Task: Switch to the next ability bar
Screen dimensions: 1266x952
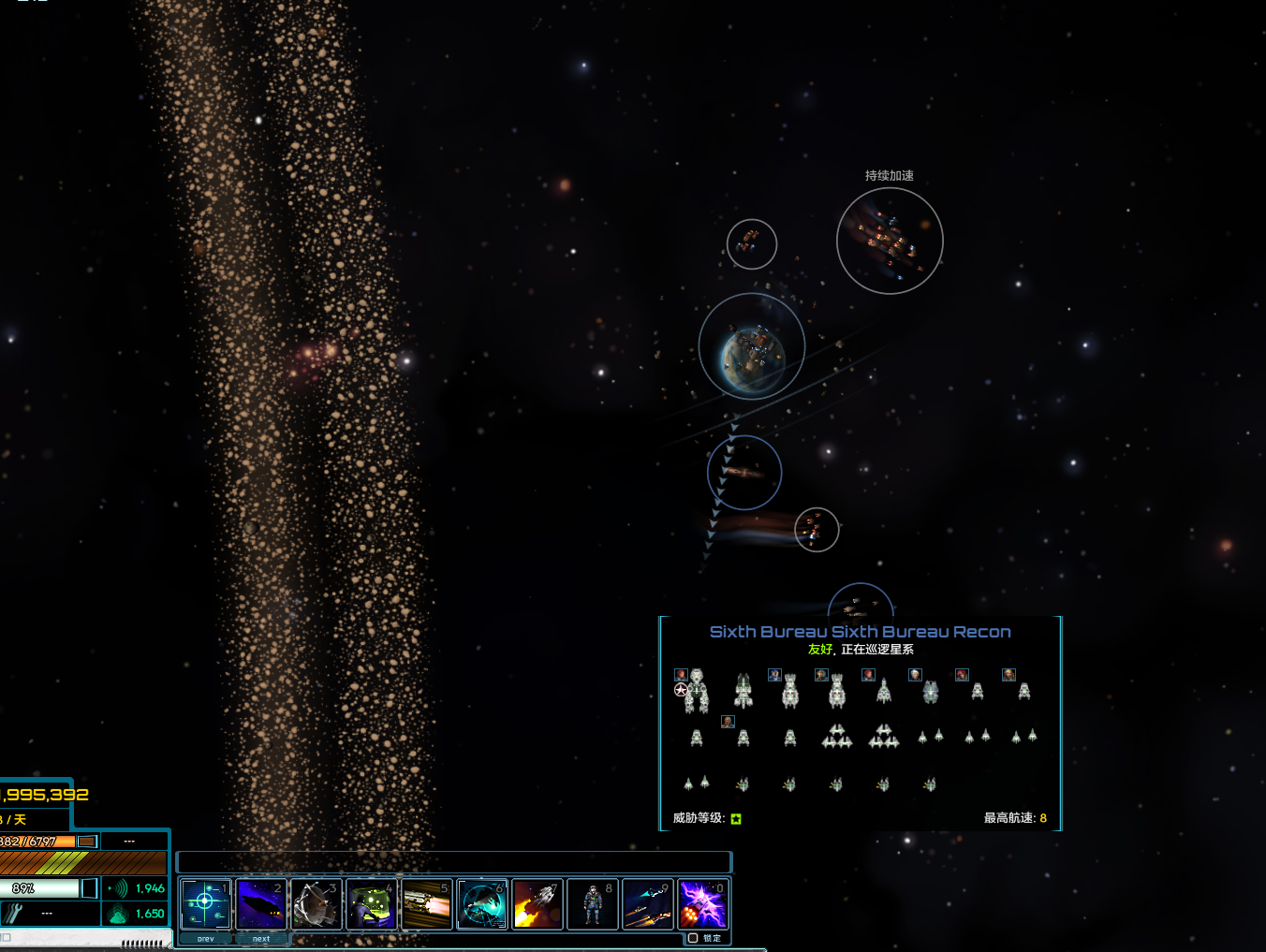Action: [261, 938]
